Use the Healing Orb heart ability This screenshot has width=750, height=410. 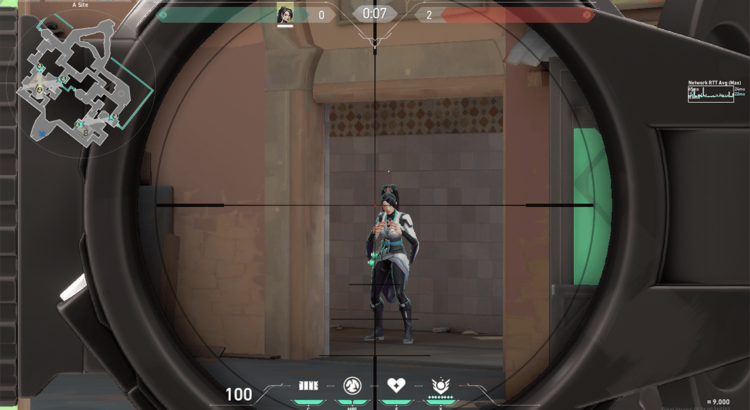397,385
